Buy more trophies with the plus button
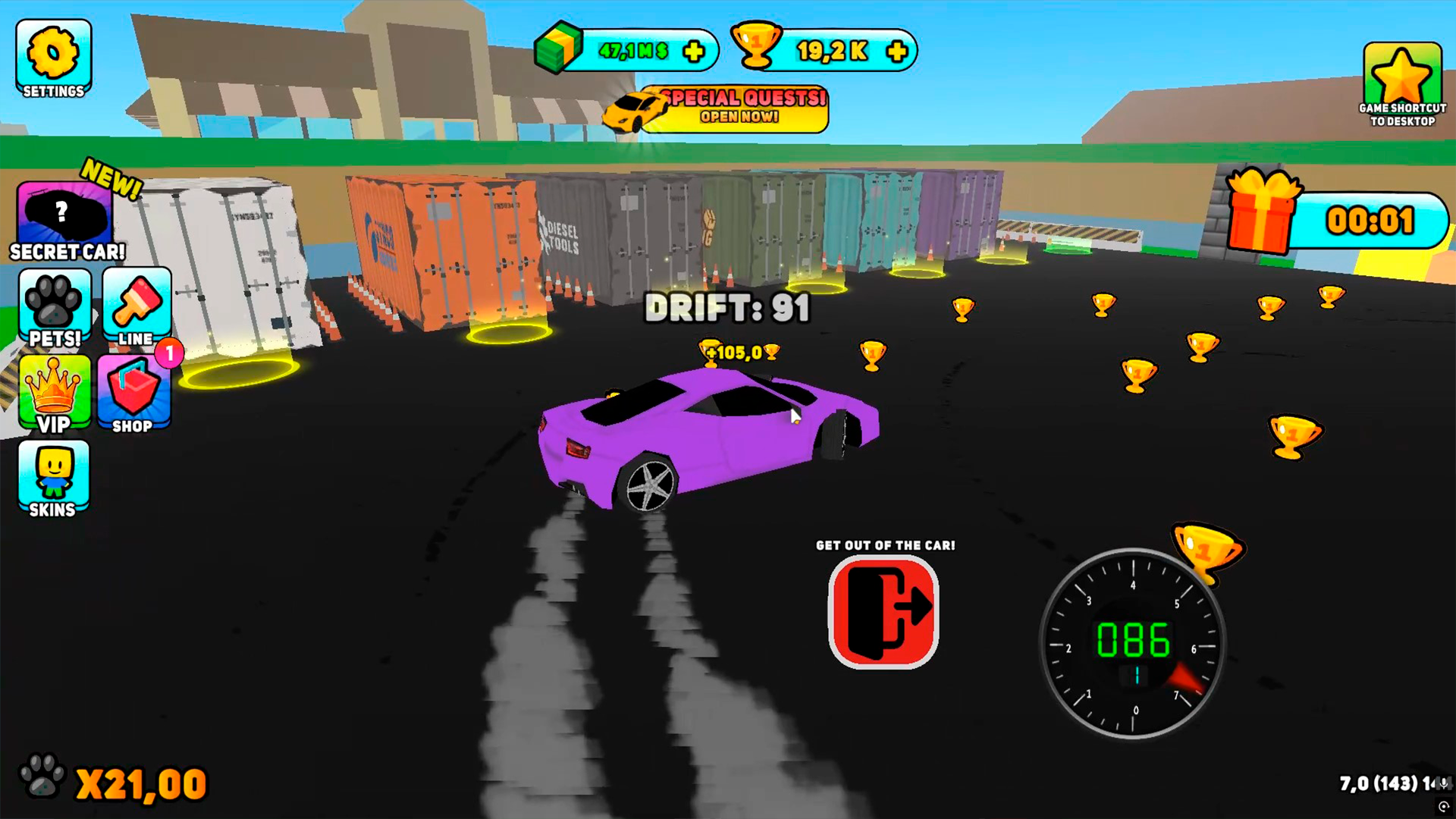 tap(896, 52)
